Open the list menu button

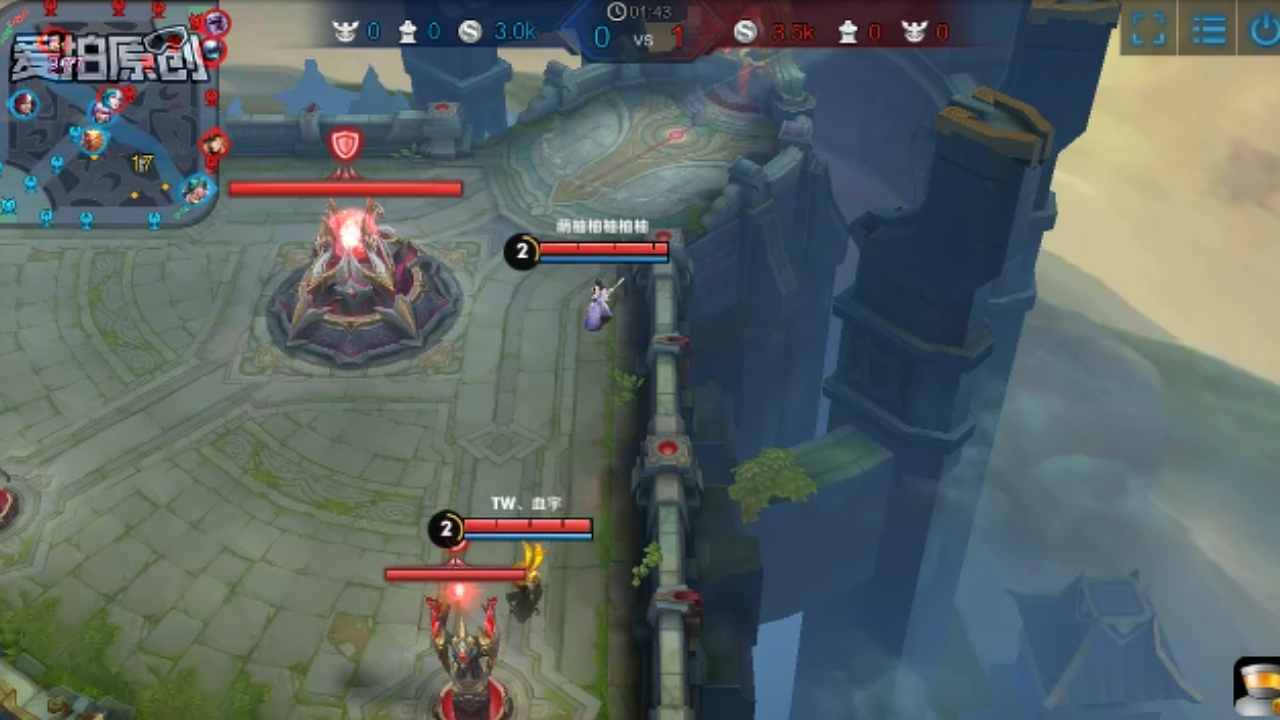point(1208,29)
